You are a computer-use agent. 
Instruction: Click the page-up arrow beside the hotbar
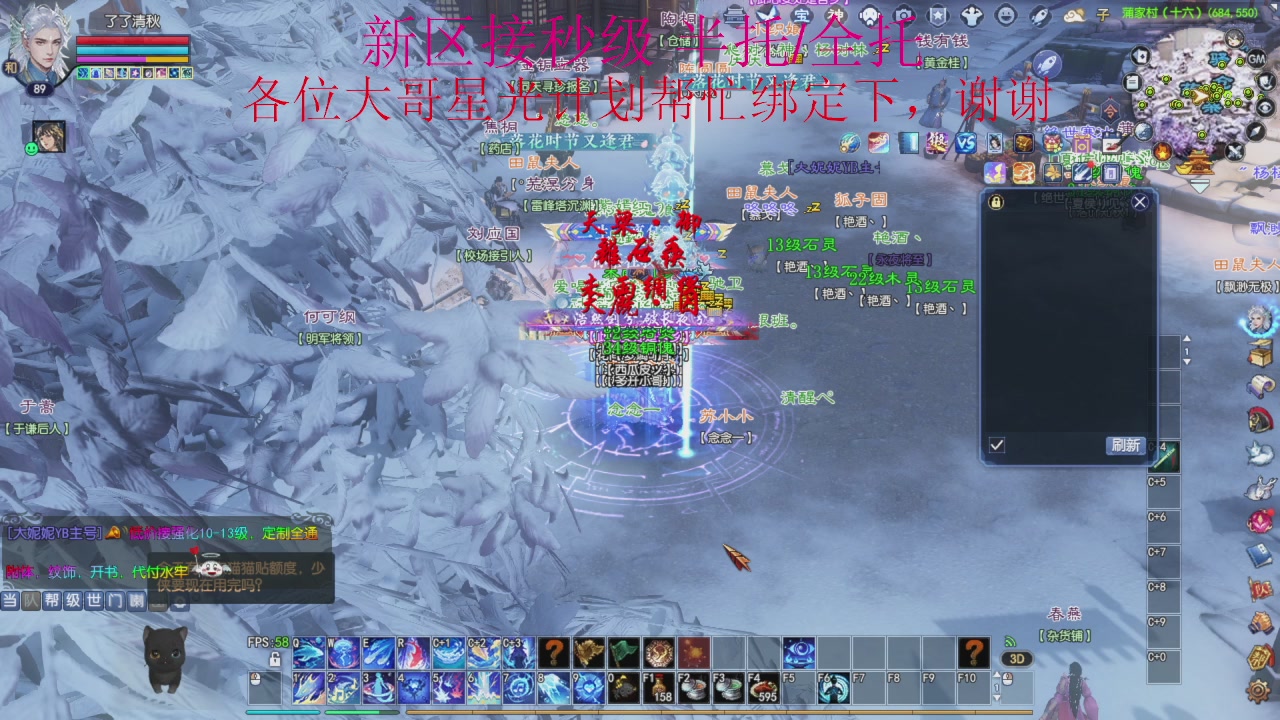tap(997, 674)
